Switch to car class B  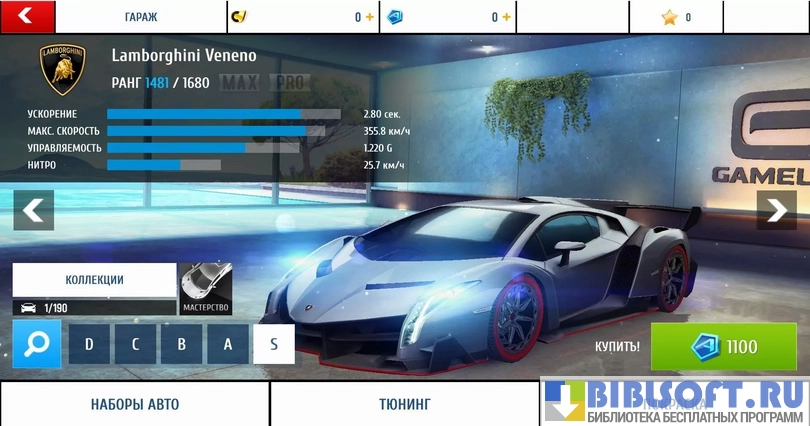point(181,344)
